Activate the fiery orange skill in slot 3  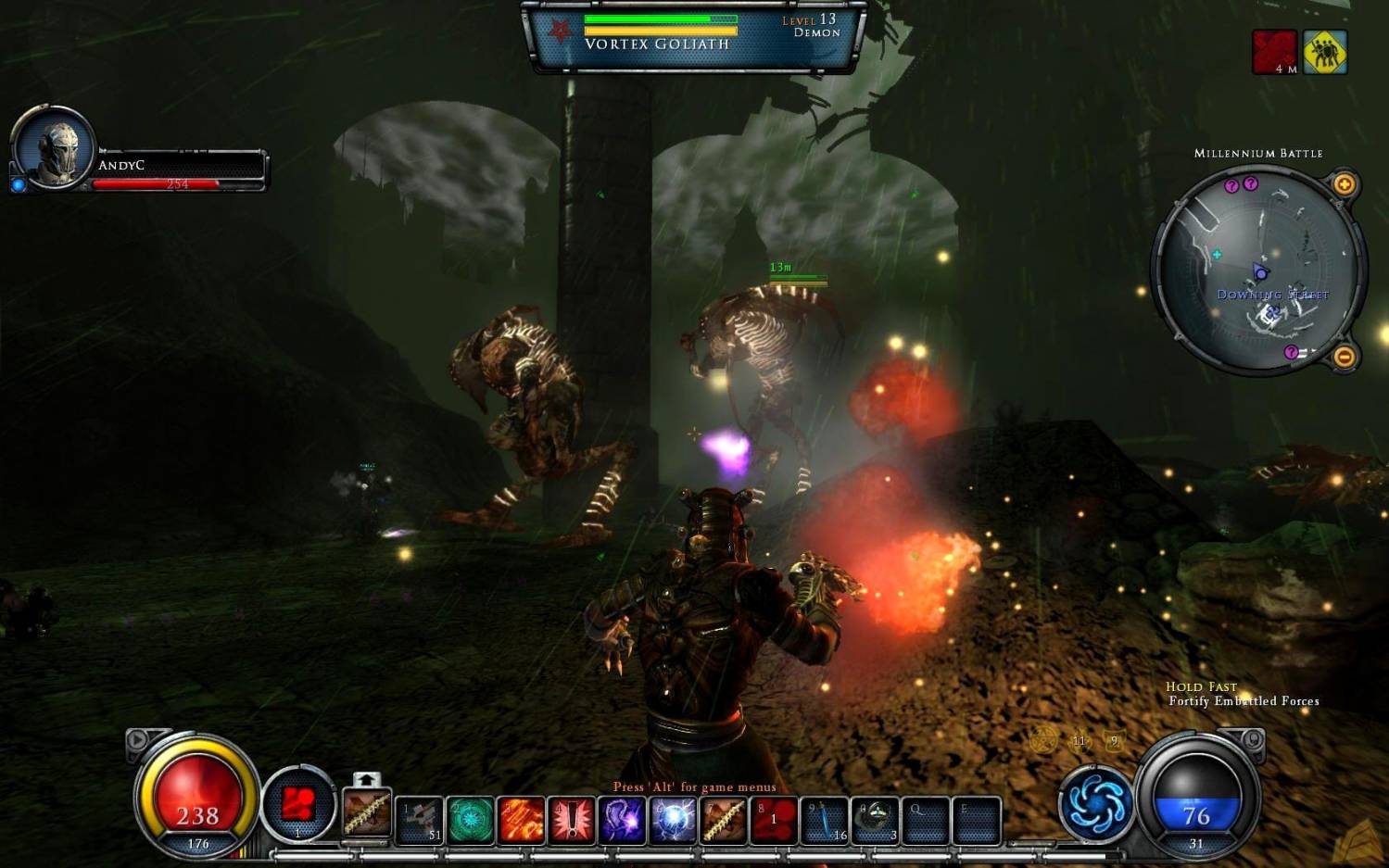pos(521,821)
